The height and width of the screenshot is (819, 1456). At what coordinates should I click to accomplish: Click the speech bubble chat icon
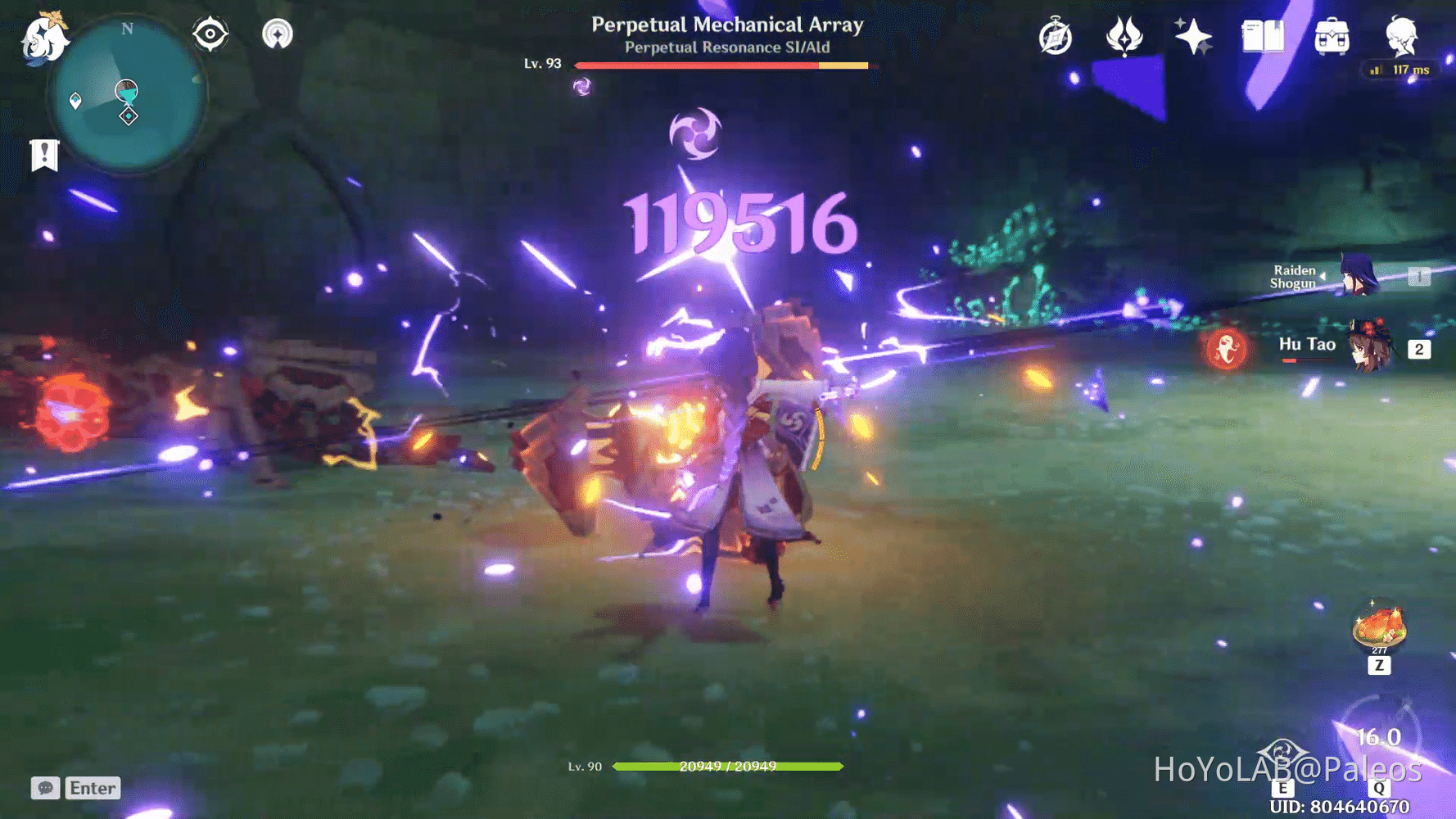tap(47, 788)
